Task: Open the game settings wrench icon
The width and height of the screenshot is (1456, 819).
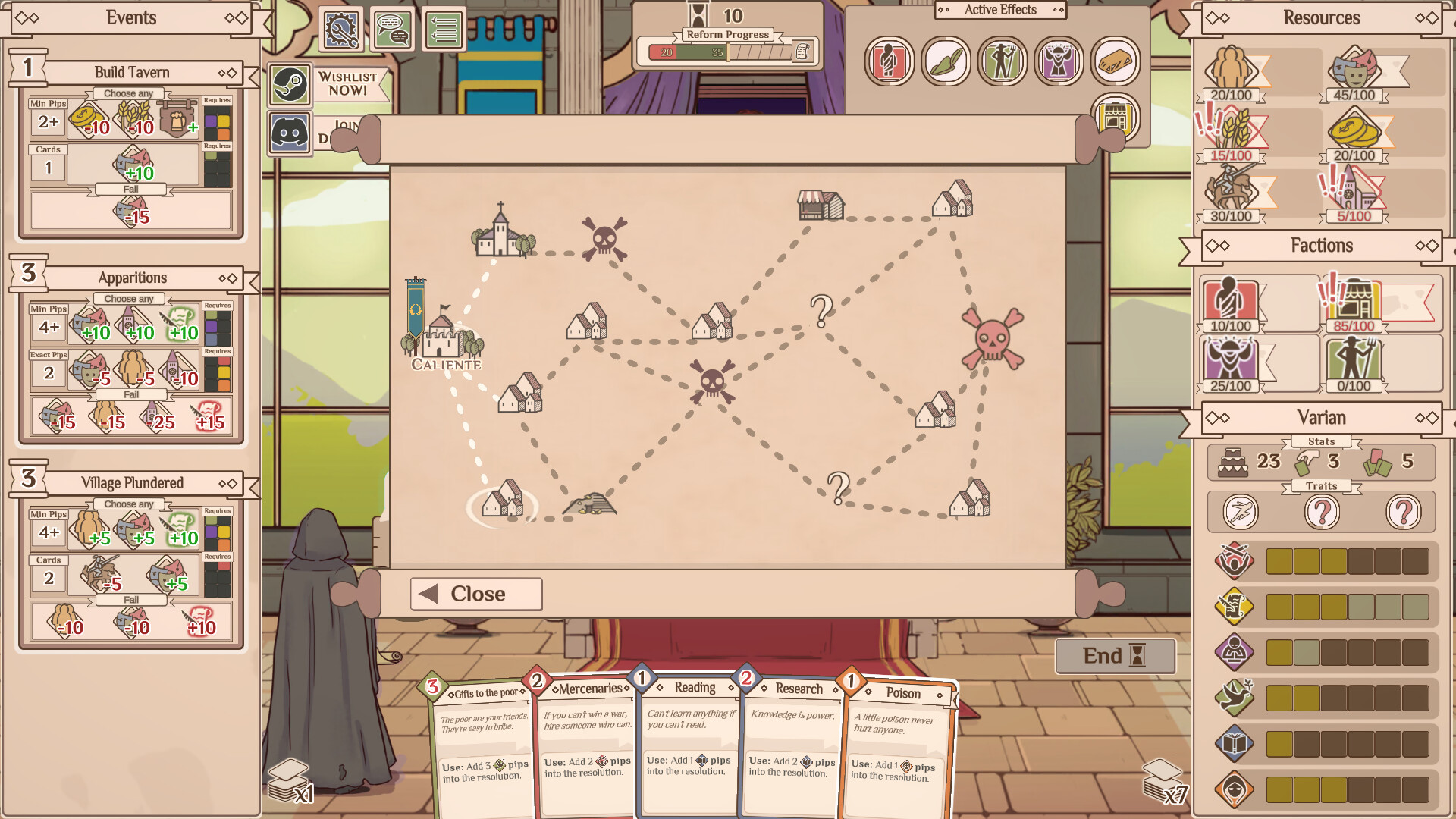Action: [342, 31]
